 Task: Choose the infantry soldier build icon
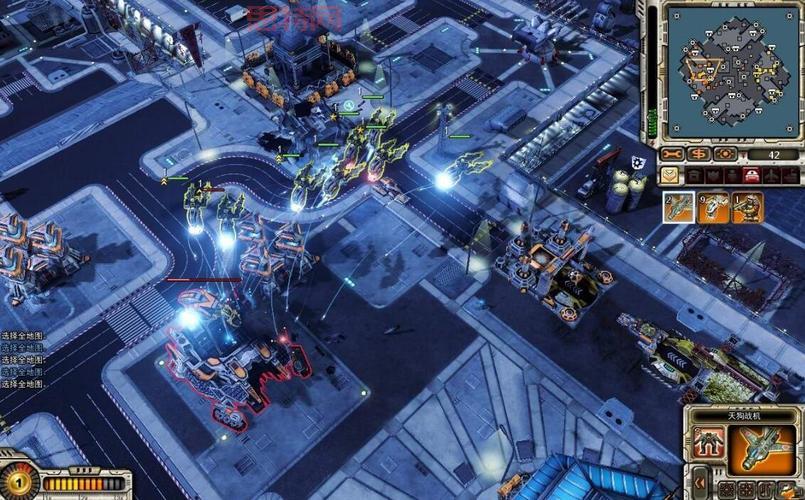(x=746, y=207)
